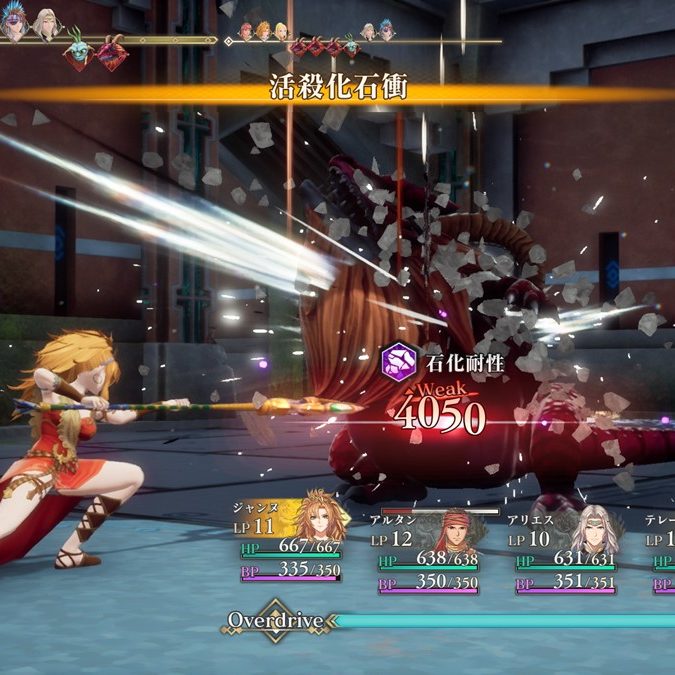Screen dimensions: 675x675
Task: Select ジャンヌ's party status panel
Action: pos(292,540)
